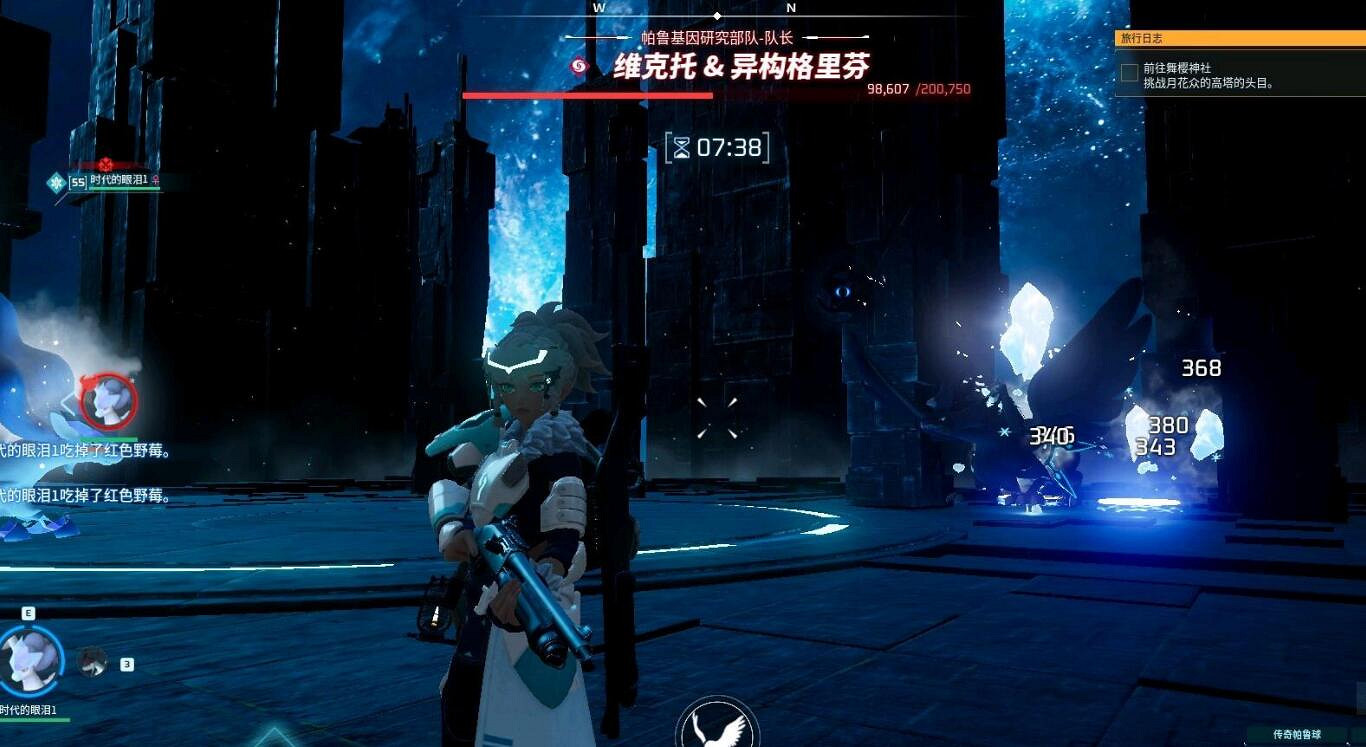The image size is (1366, 747).
Task: Click the boss difficulty badge beside 维克托
Action: tap(578, 65)
